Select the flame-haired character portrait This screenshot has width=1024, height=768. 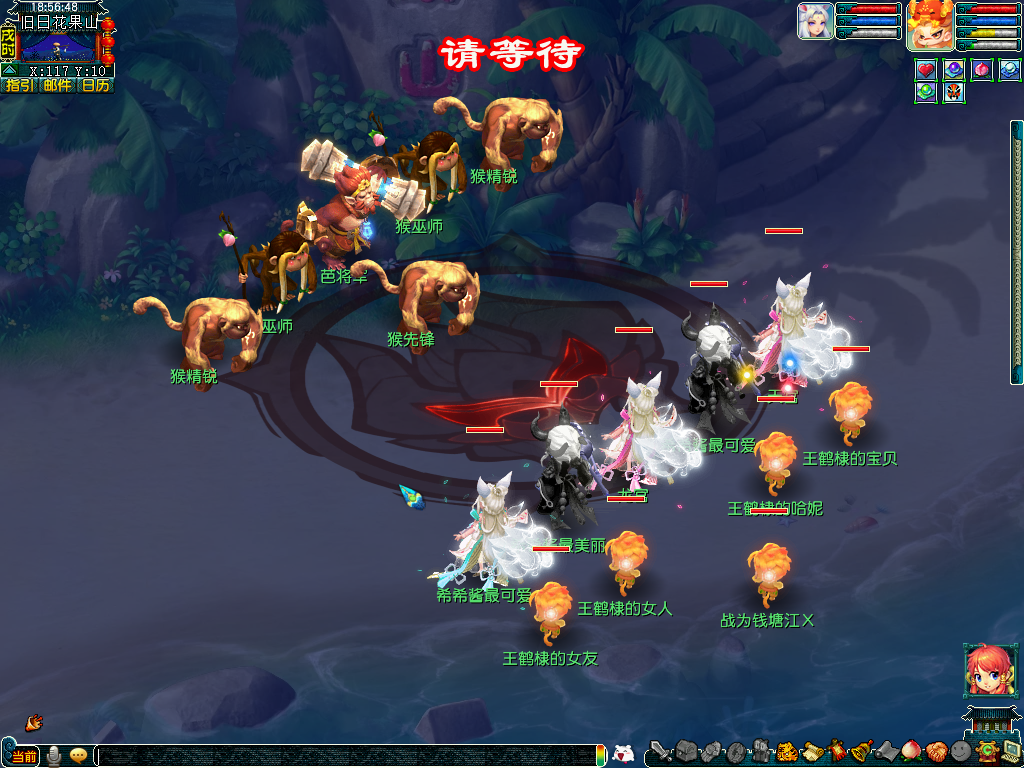coord(929,25)
